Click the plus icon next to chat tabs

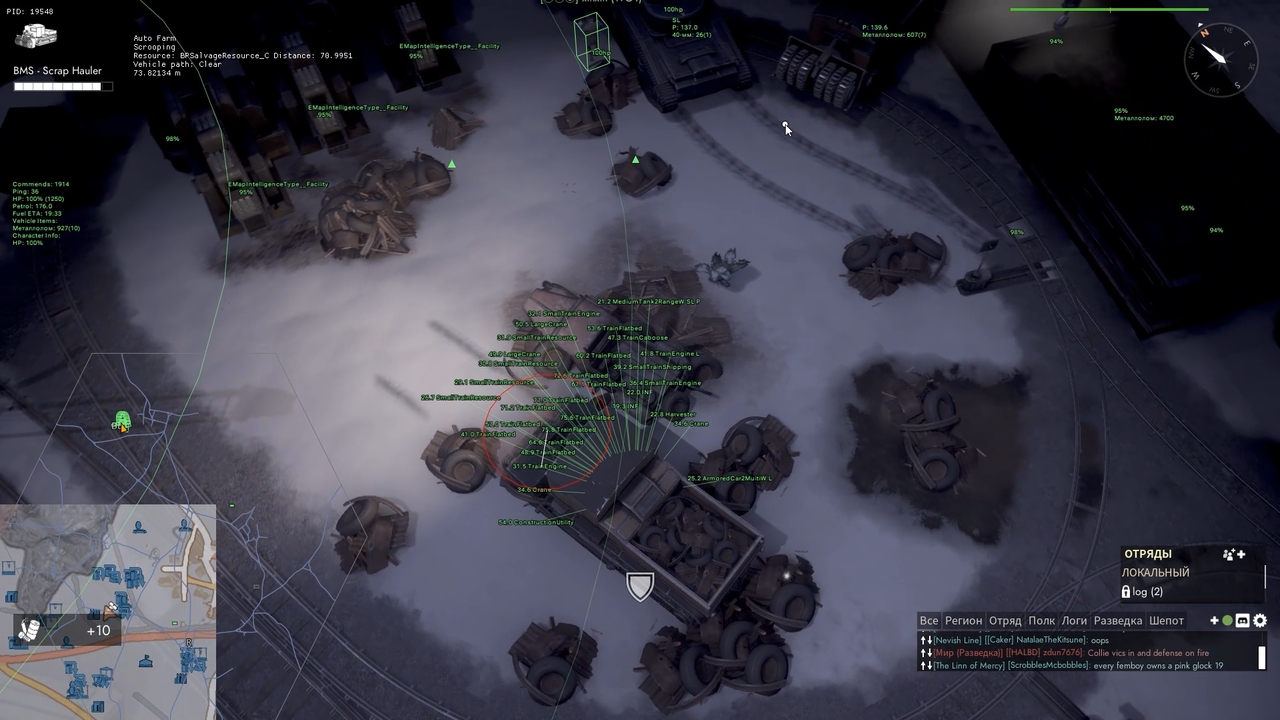pyautogui.click(x=1214, y=620)
